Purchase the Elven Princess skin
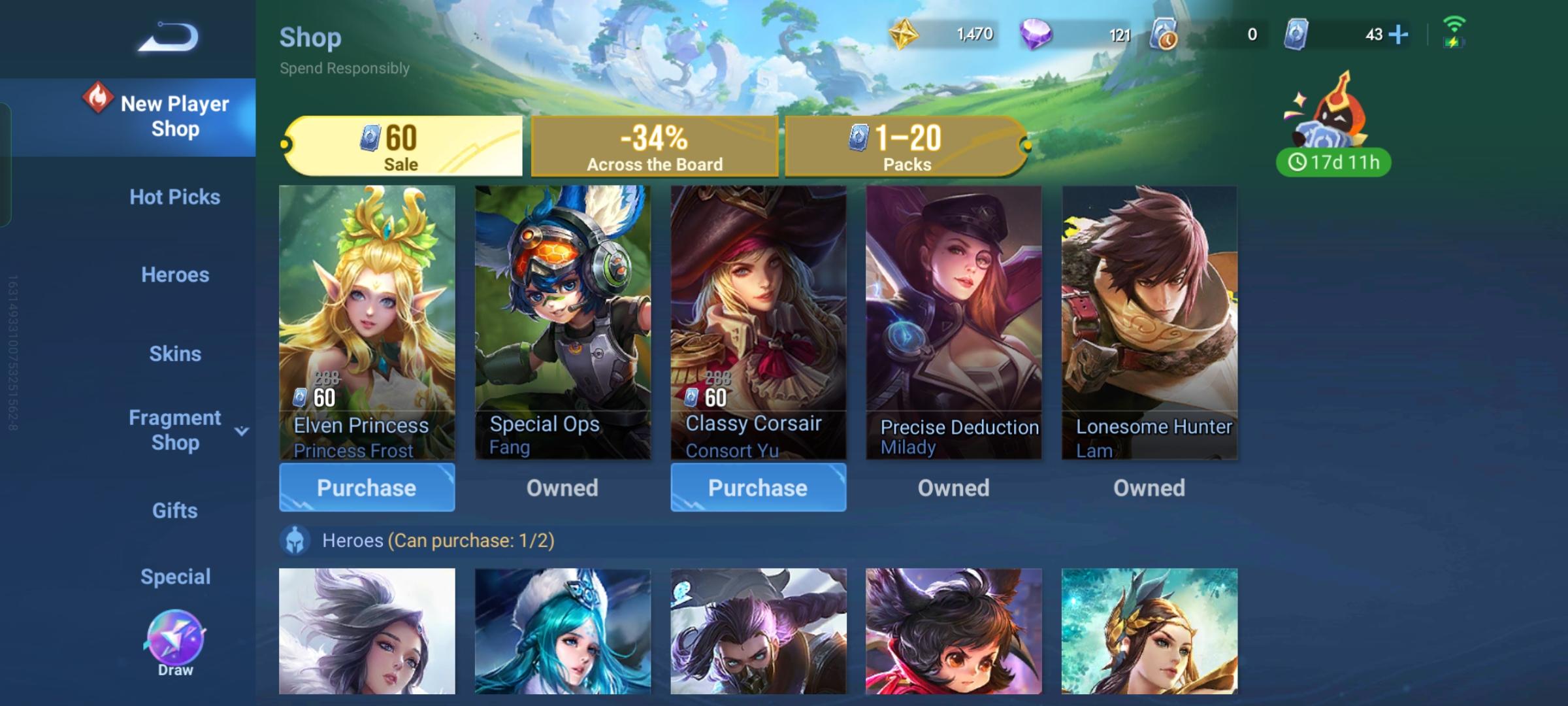This screenshot has width=1568, height=706. coord(367,487)
